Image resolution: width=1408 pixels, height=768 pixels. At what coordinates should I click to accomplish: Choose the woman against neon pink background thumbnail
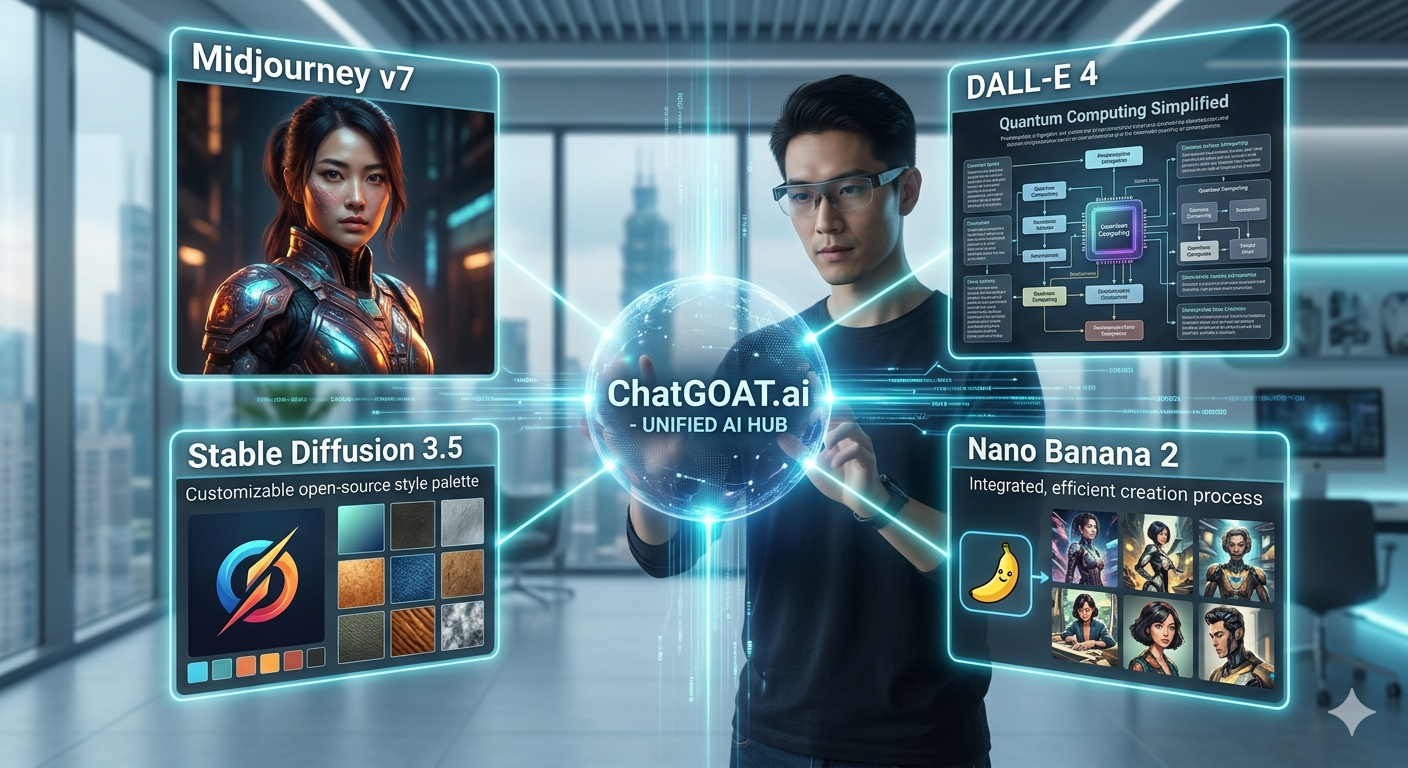[x=1086, y=548]
